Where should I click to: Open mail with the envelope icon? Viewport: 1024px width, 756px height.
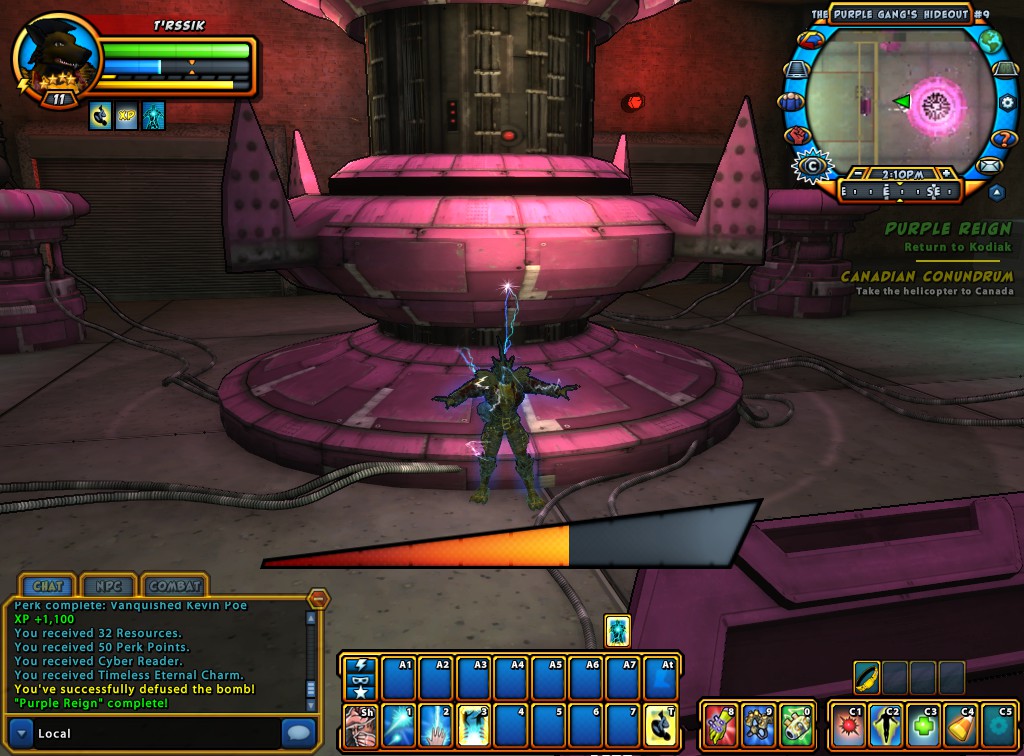pyautogui.click(x=989, y=166)
